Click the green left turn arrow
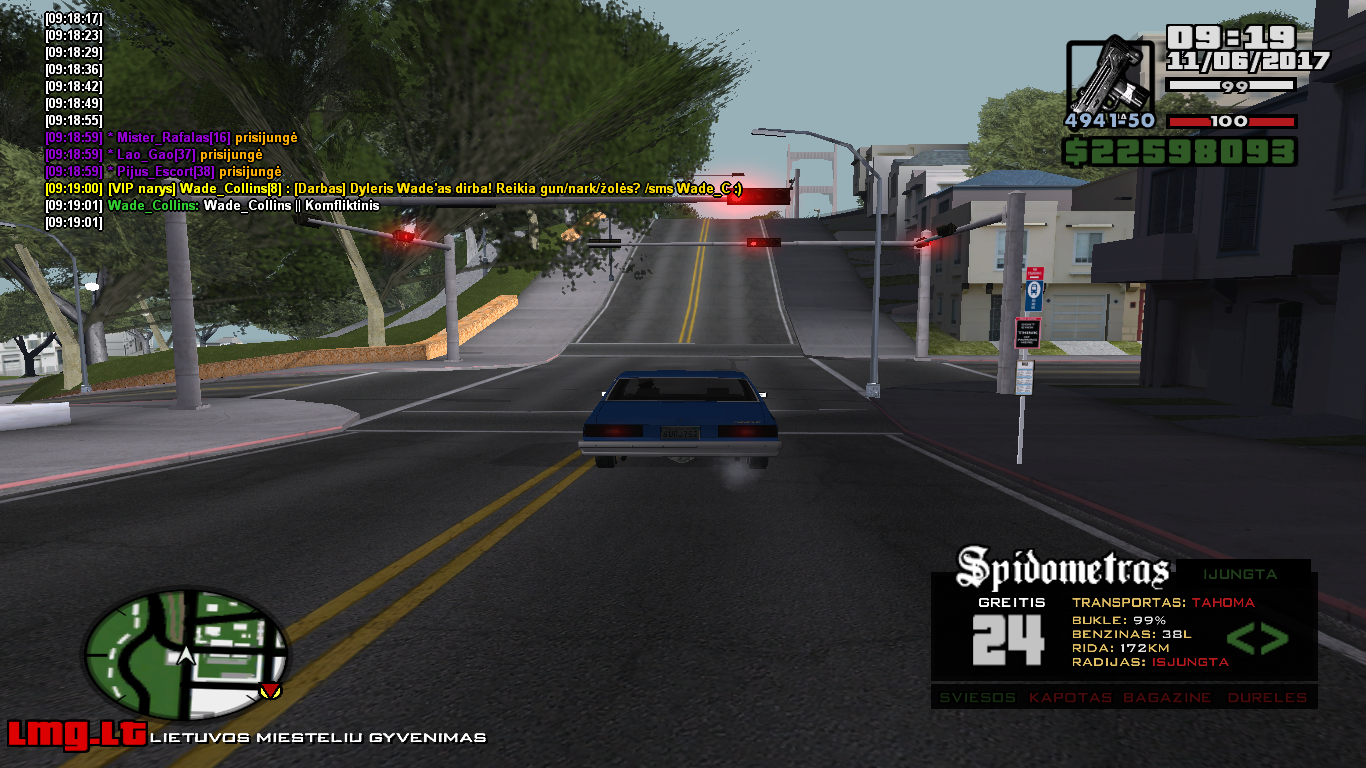Image resolution: width=1366 pixels, height=768 pixels. click(x=1240, y=638)
